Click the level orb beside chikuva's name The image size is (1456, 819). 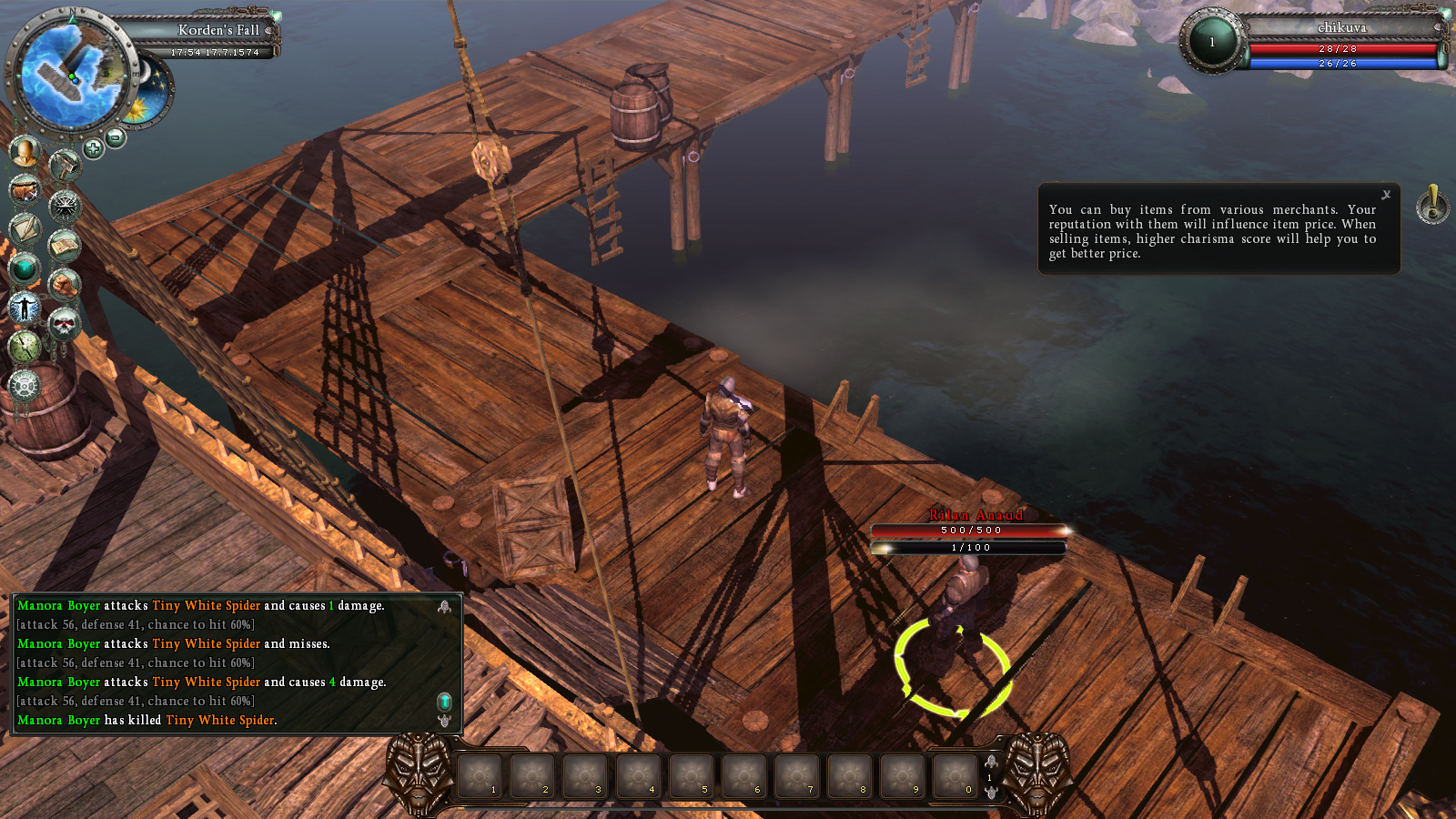(1212, 42)
